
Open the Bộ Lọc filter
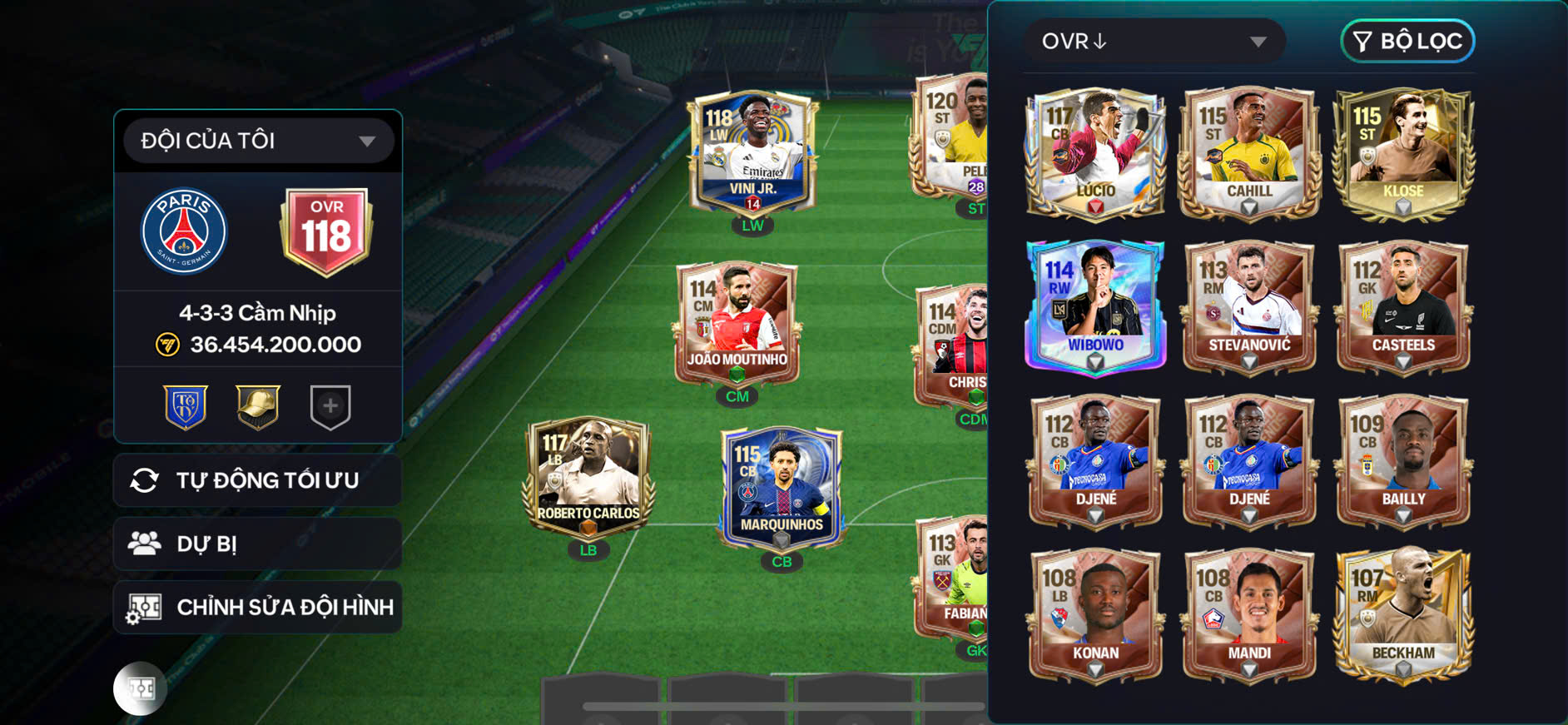[x=1407, y=42]
